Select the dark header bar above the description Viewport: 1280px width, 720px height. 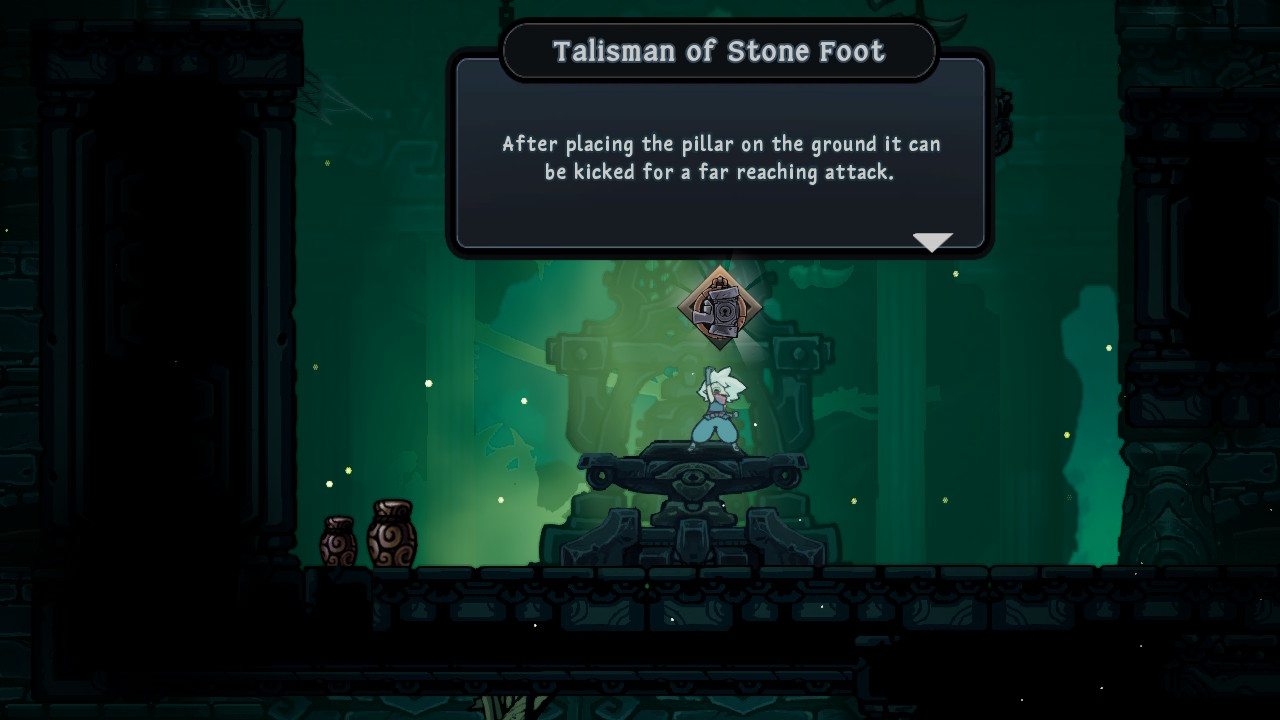coord(718,50)
